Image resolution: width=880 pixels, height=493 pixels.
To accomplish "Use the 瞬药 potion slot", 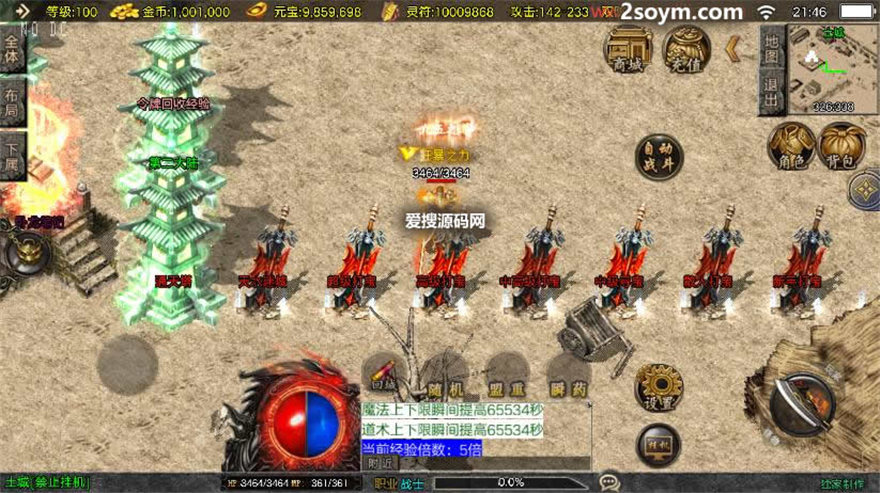I will coord(569,376).
